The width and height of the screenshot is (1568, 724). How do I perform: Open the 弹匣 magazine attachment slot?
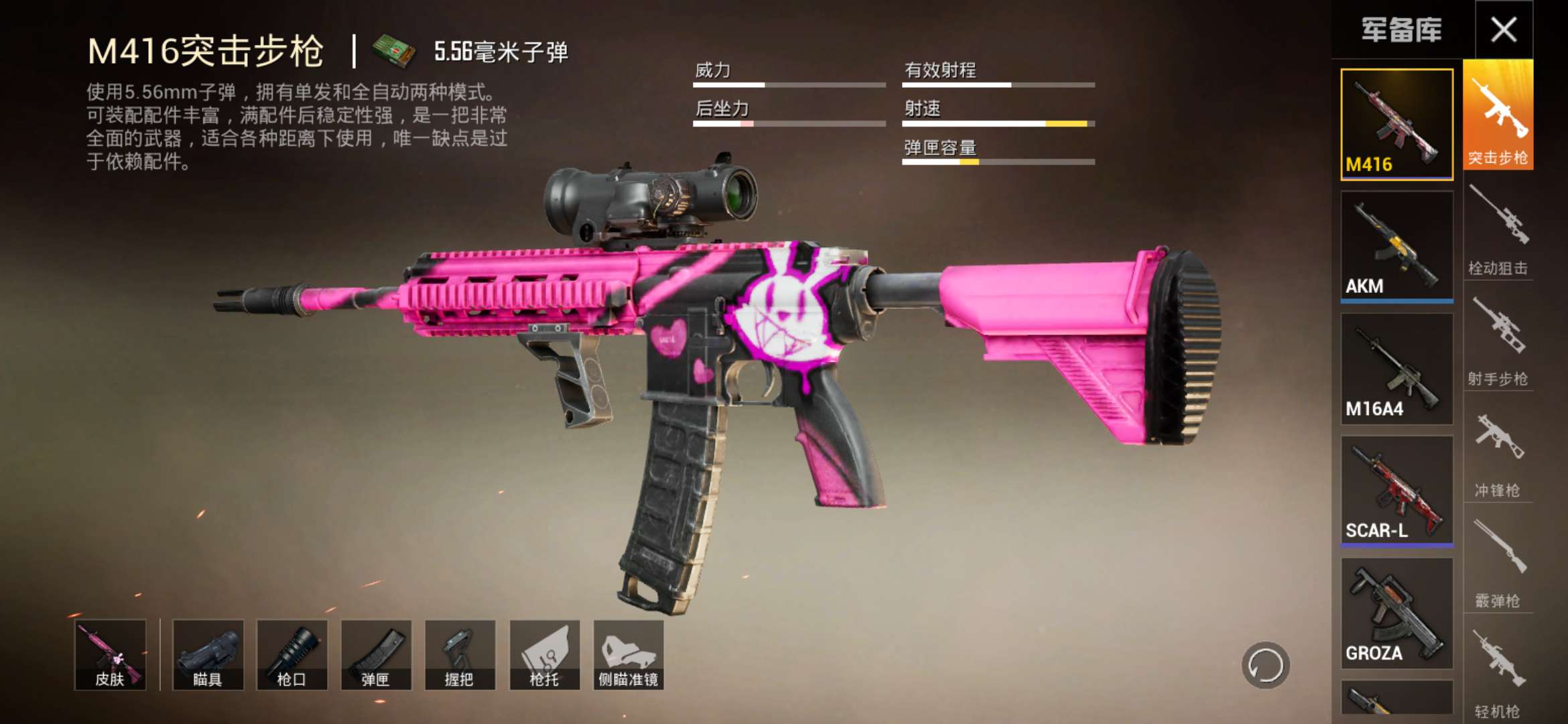[376, 654]
